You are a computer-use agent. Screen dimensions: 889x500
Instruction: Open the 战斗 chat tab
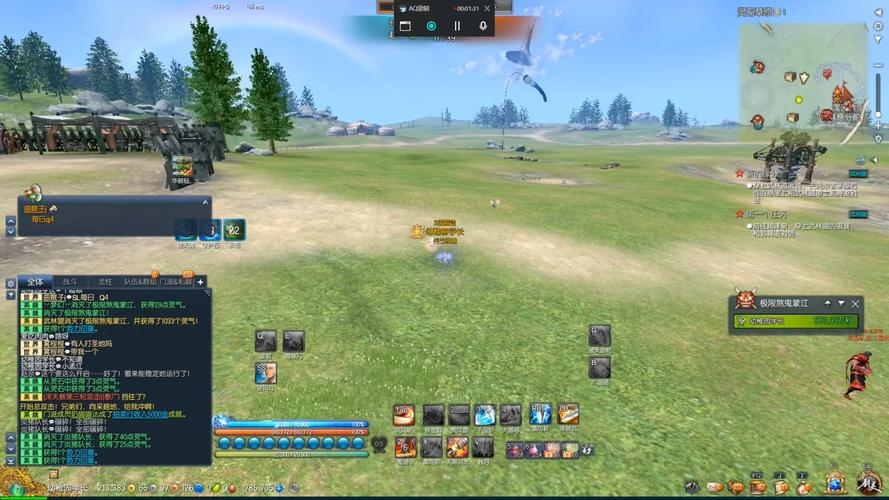click(x=69, y=282)
